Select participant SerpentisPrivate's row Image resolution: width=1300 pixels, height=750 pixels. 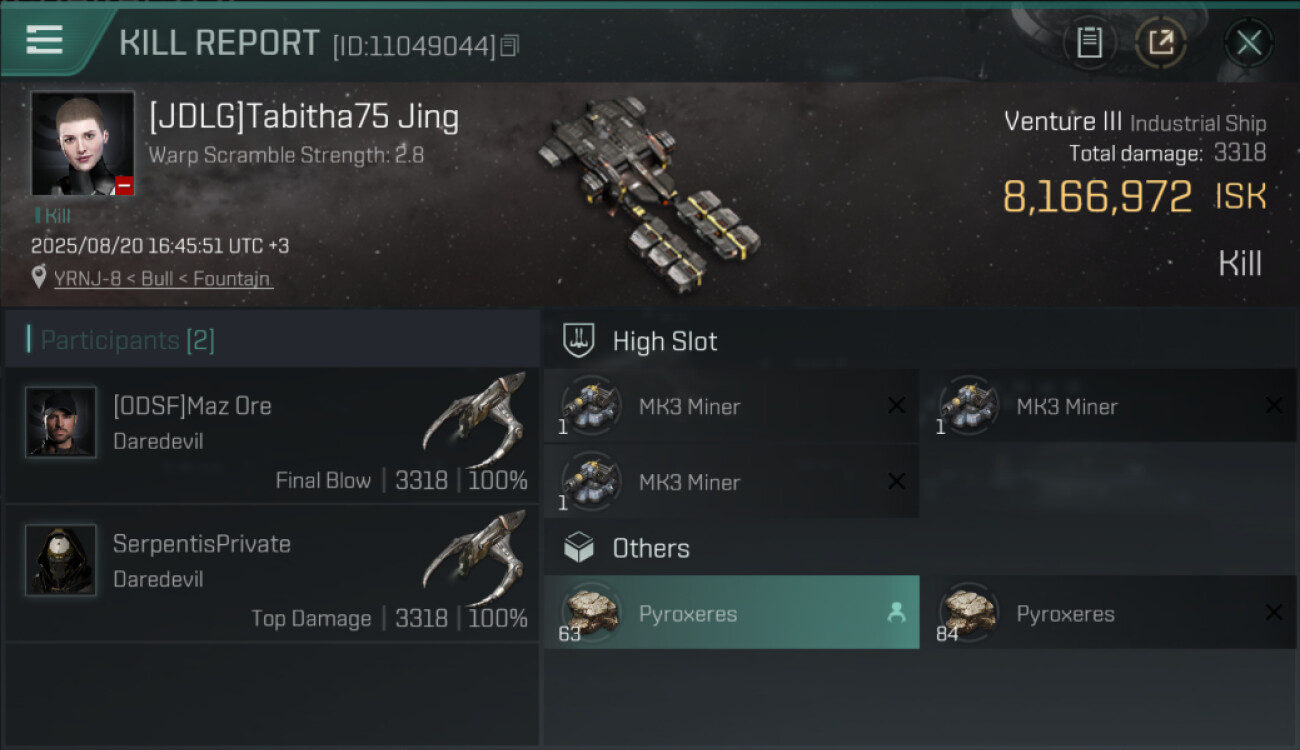pyautogui.click(x=271, y=573)
